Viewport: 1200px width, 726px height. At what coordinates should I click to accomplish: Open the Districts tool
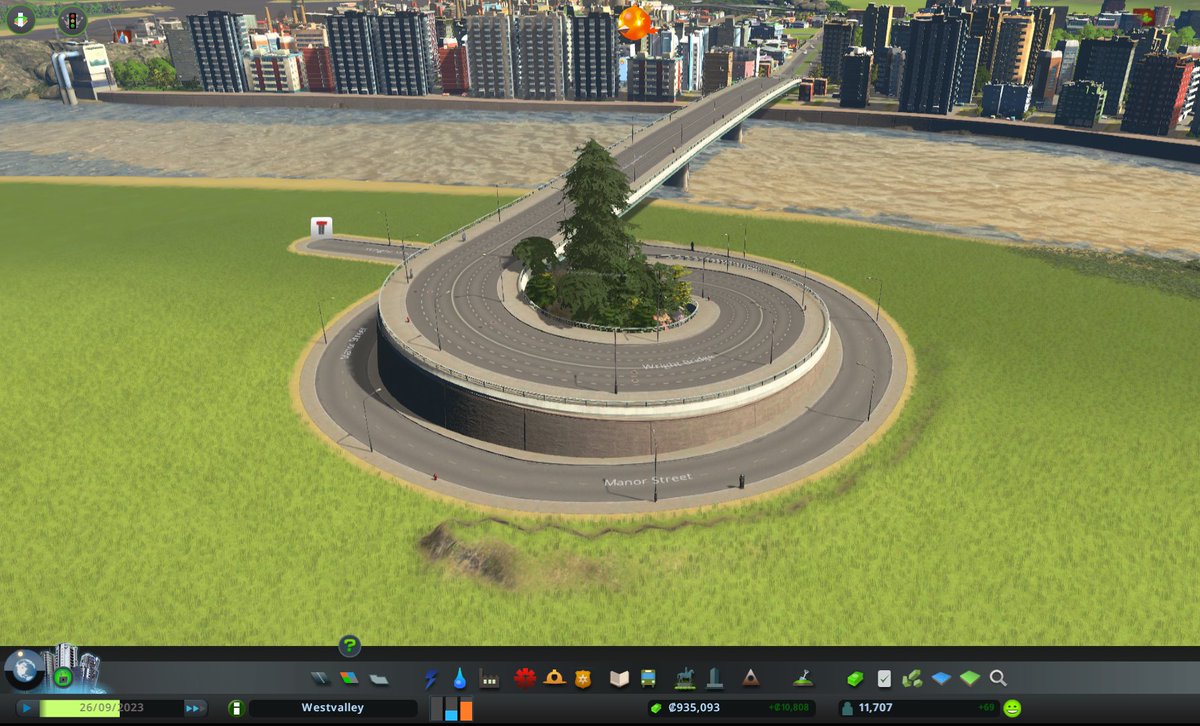click(379, 678)
